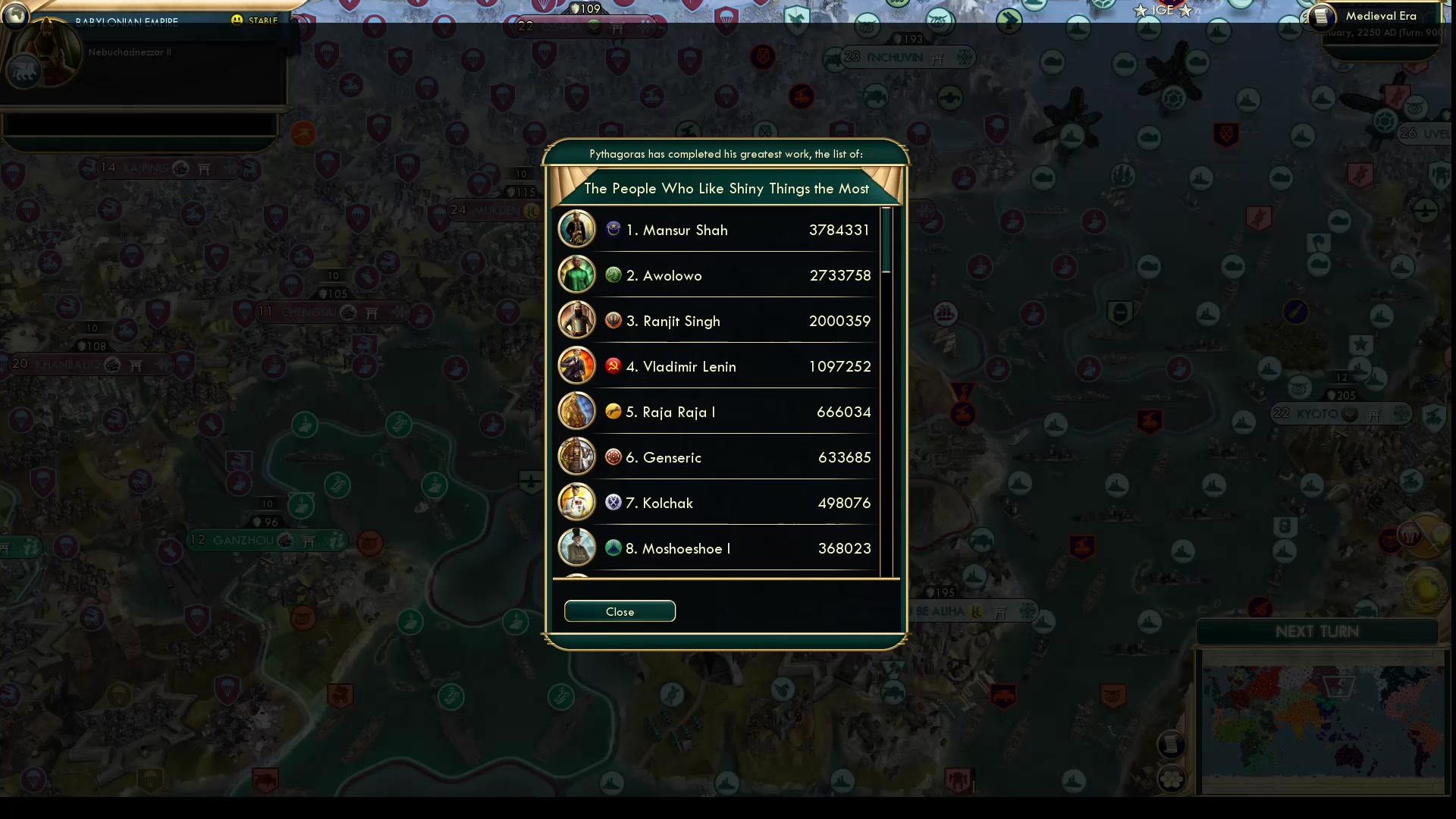Click the left IGE star icon
The width and height of the screenshot is (1456, 819).
[1139, 11]
